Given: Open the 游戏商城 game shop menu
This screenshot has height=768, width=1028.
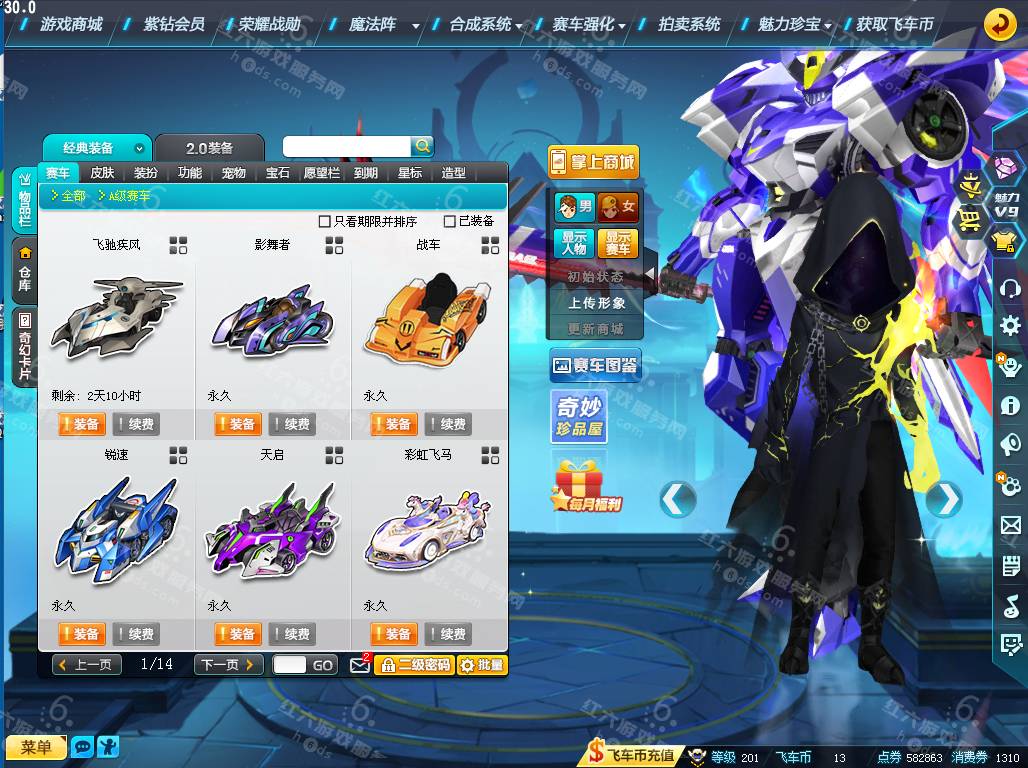Looking at the screenshot, I should pyautogui.click(x=71, y=23).
